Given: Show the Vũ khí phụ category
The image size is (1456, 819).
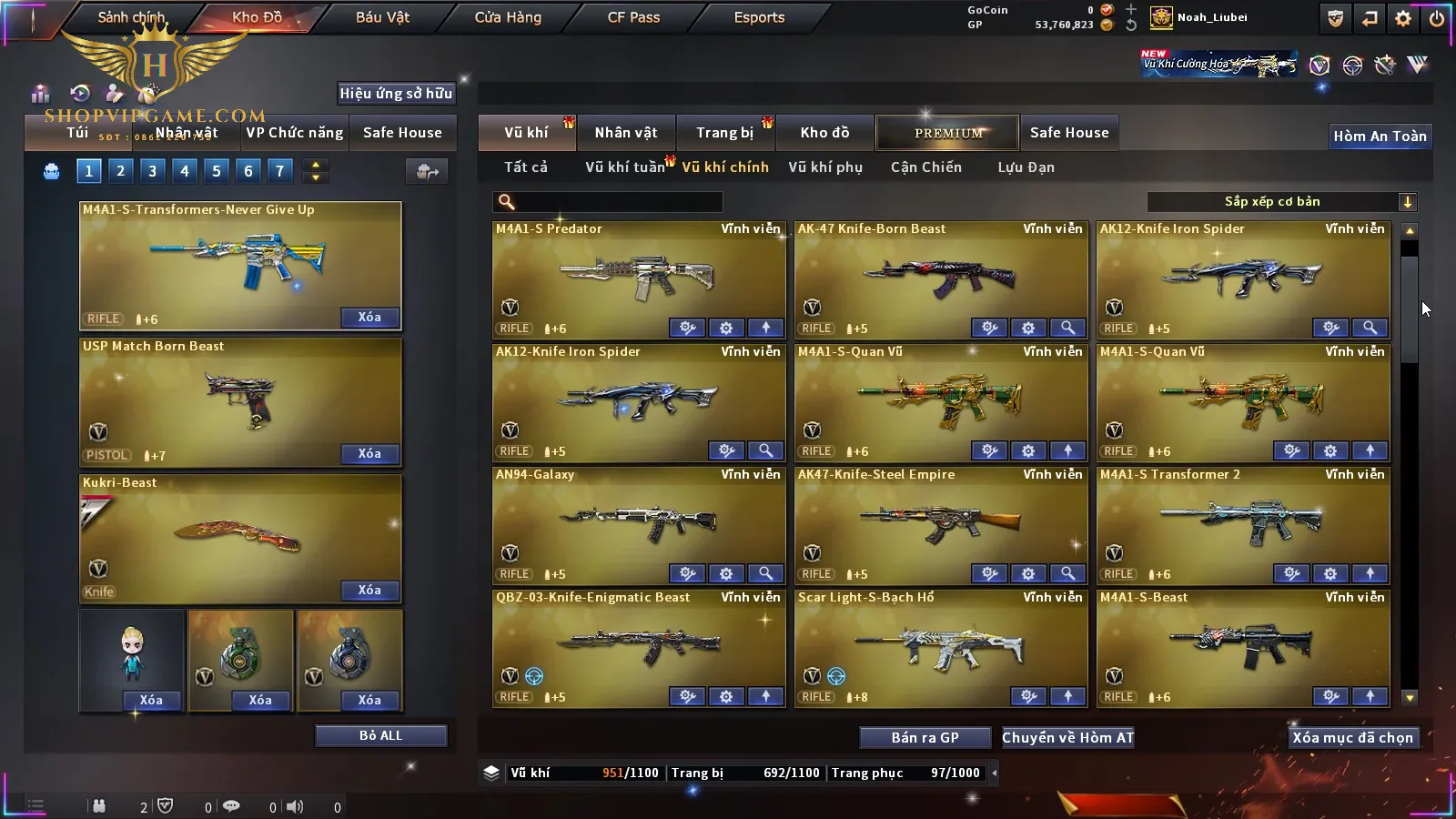Looking at the screenshot, I should pos(824,167).
